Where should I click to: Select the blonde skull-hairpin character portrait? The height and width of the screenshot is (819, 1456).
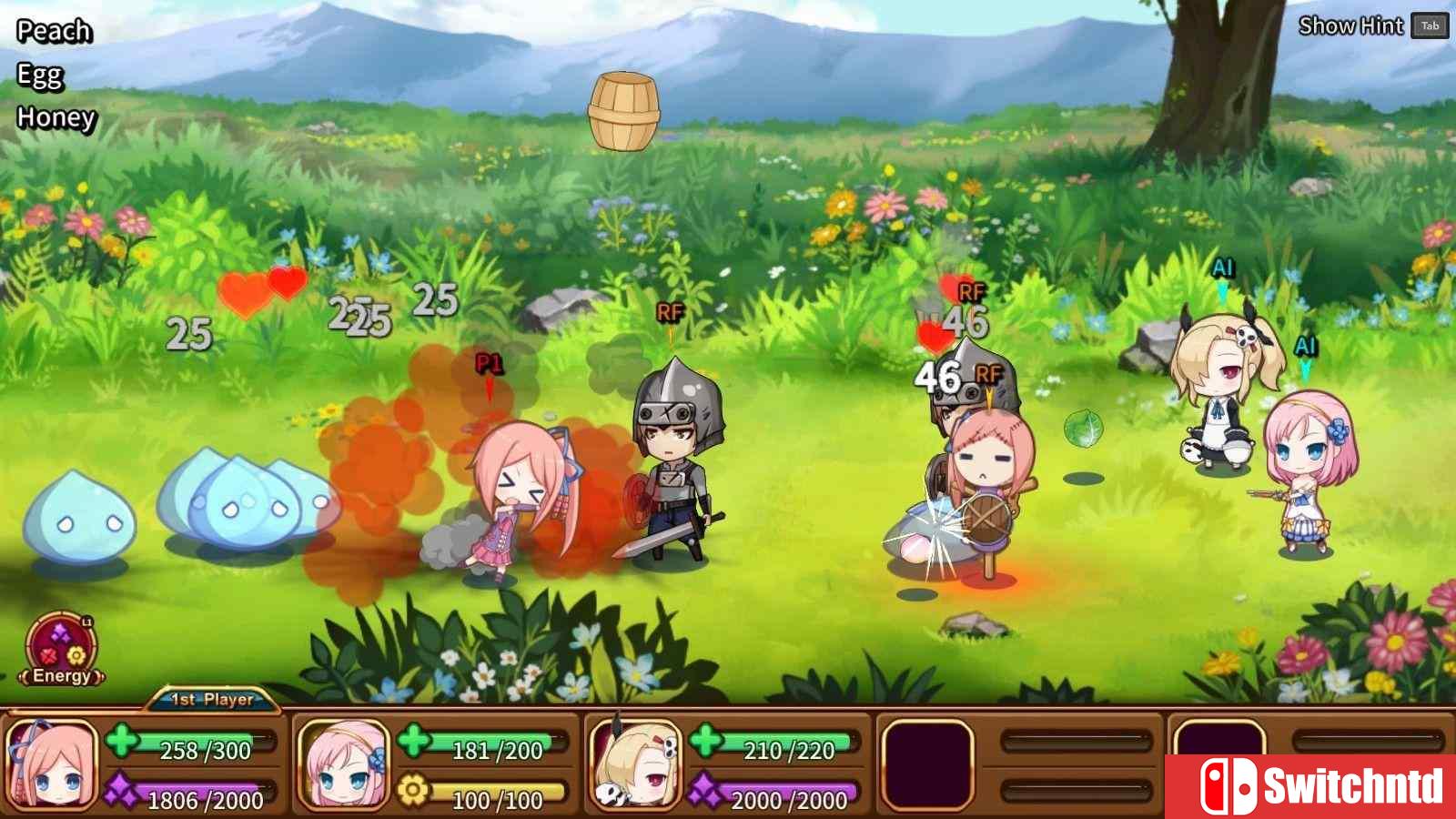(x=635, y=766)
